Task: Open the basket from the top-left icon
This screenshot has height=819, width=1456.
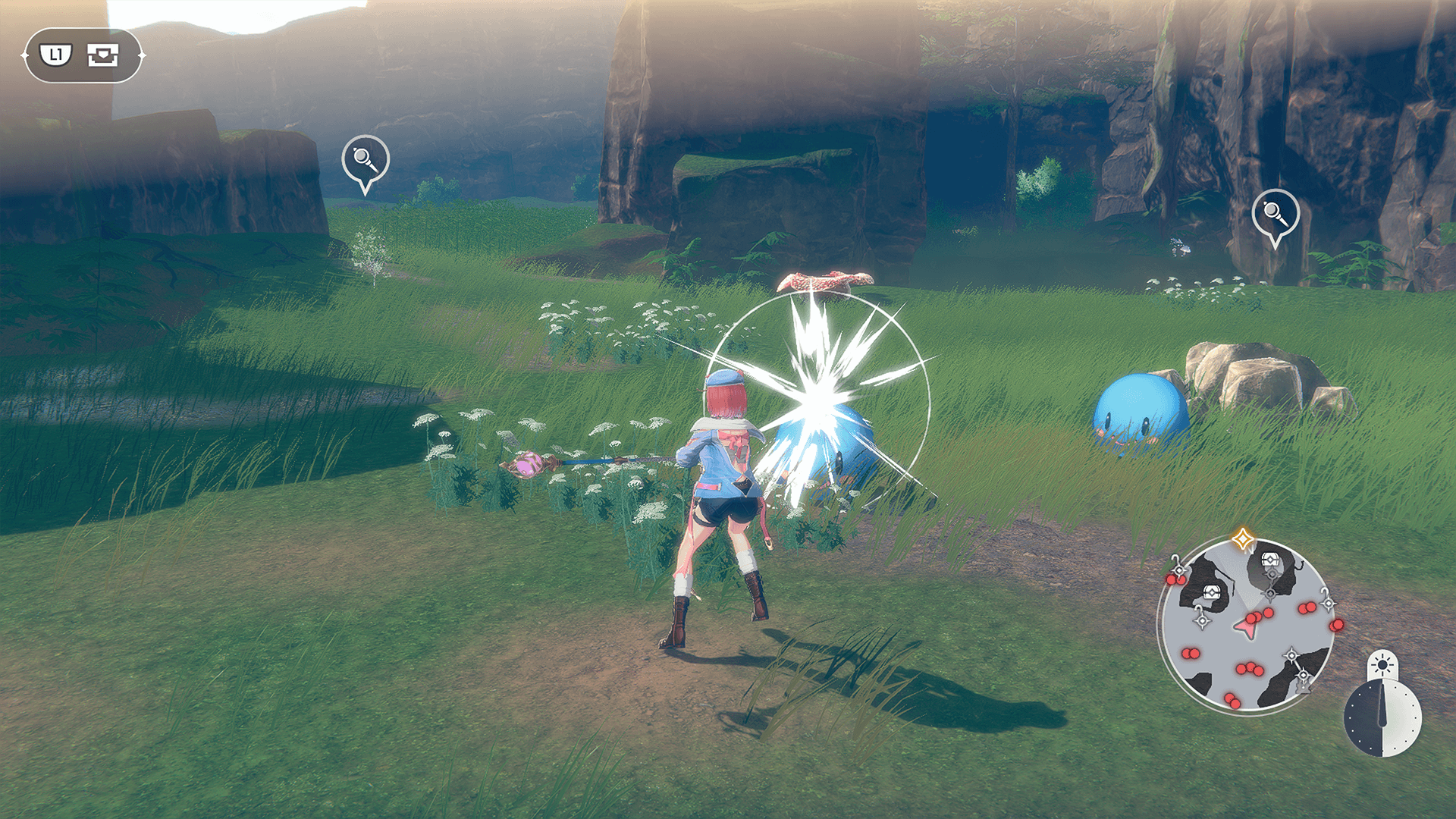Action: pyautogui.click(x=102, y=55)
